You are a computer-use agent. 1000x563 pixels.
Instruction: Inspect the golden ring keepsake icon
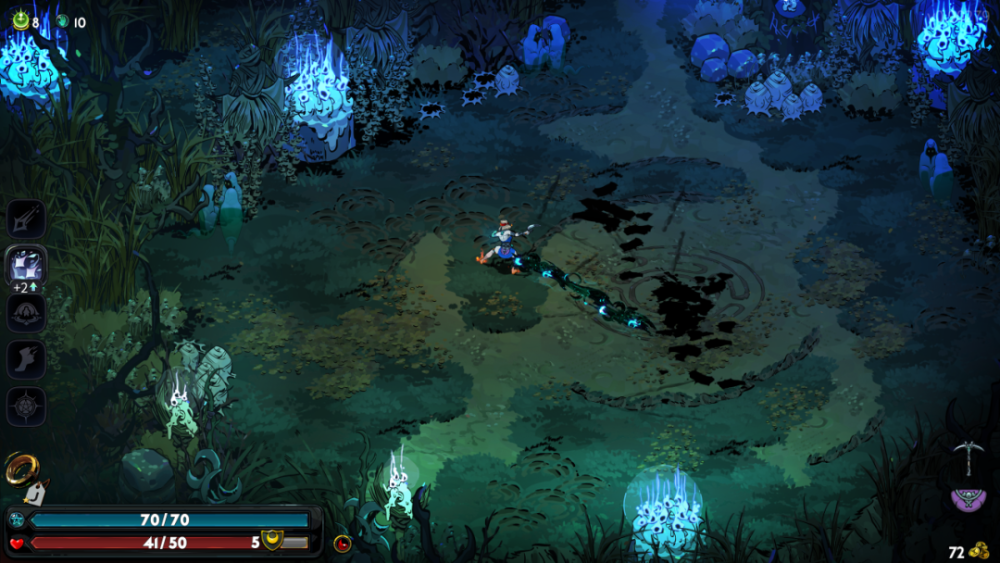tap(19, 467)
